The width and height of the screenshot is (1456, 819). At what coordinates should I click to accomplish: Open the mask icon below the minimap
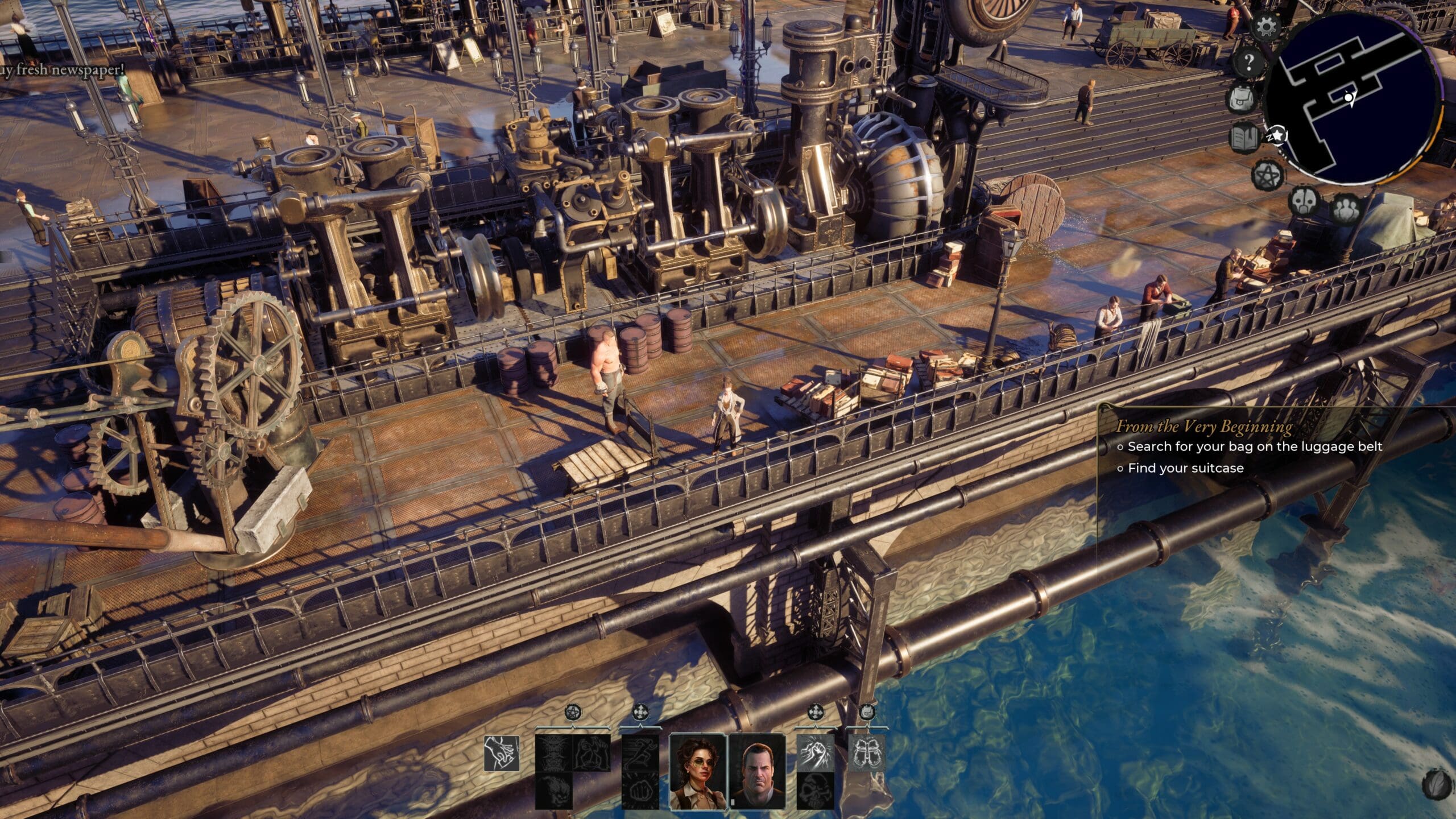click(x=1304, y=201)
